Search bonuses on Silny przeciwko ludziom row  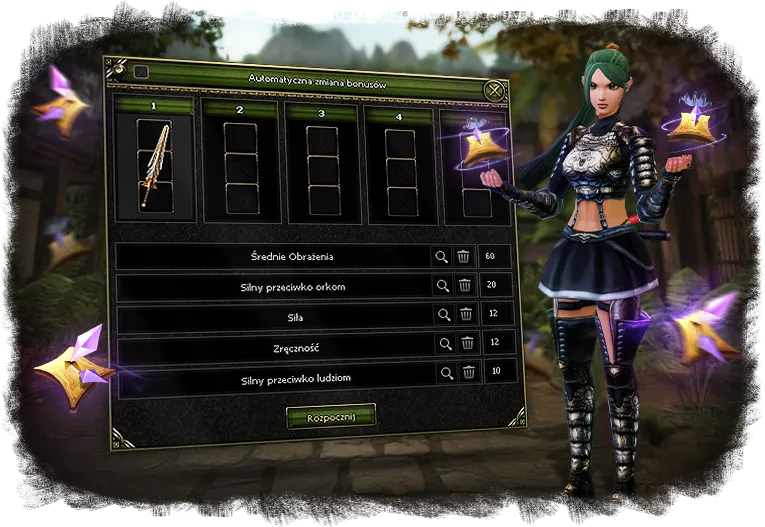(x=445, y=373)
